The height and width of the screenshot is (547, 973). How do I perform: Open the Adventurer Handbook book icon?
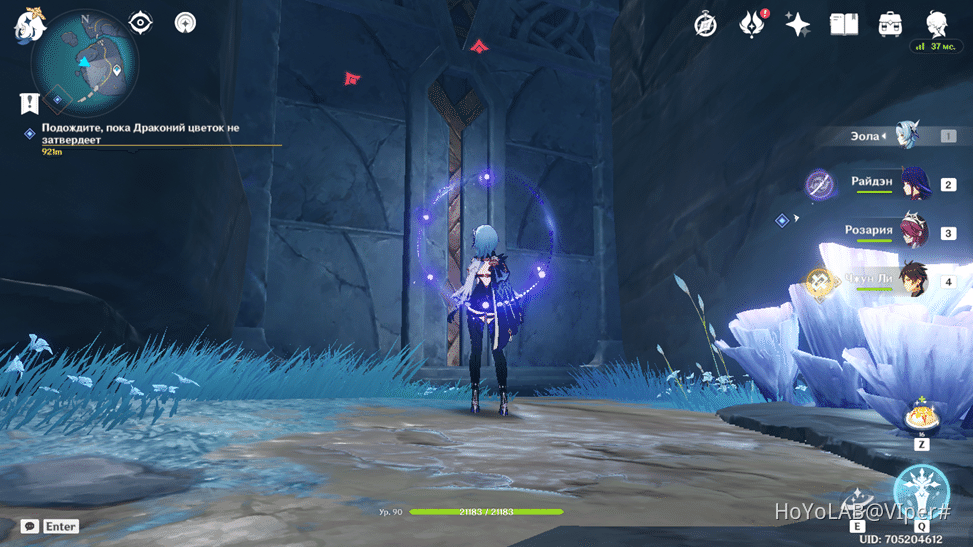(844, 24)
